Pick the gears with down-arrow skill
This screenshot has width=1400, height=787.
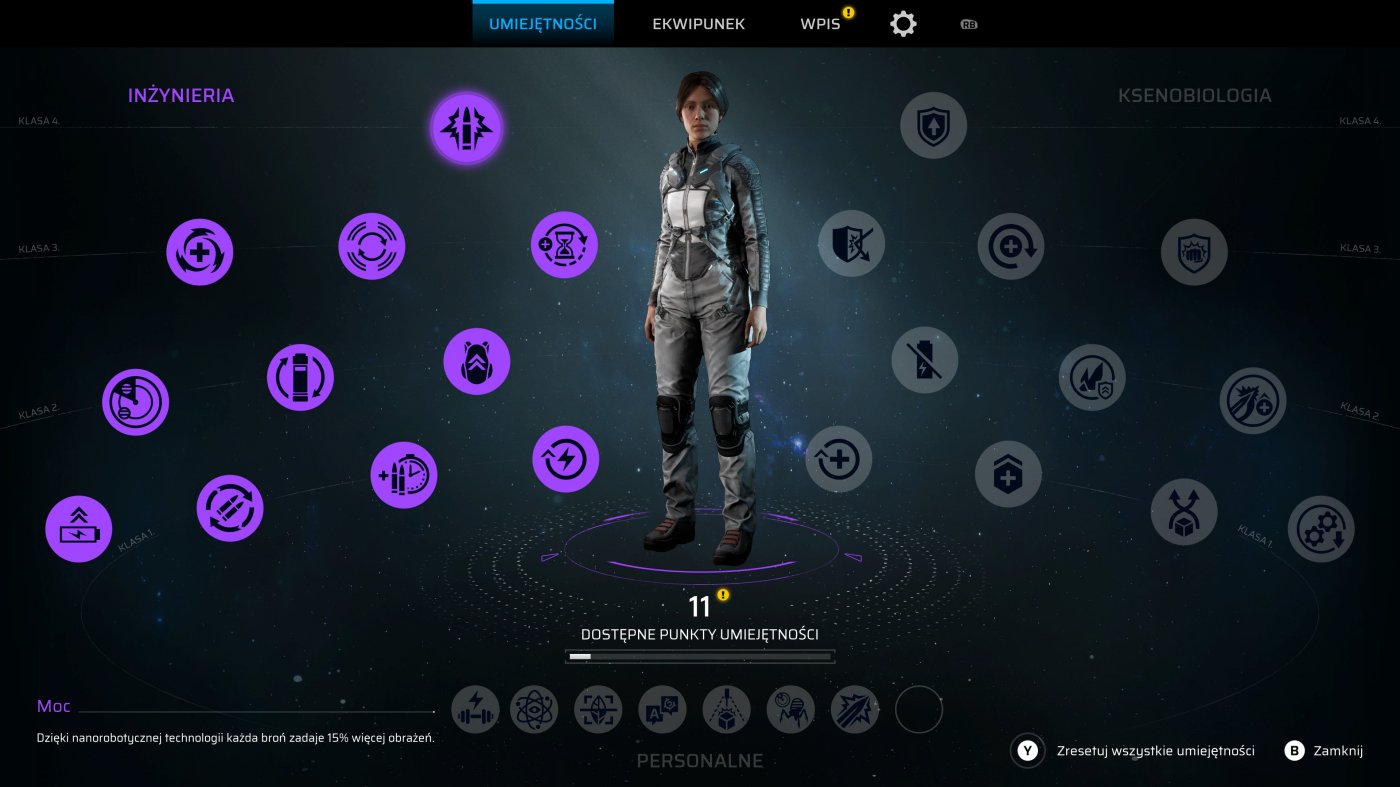point(1320,529)
